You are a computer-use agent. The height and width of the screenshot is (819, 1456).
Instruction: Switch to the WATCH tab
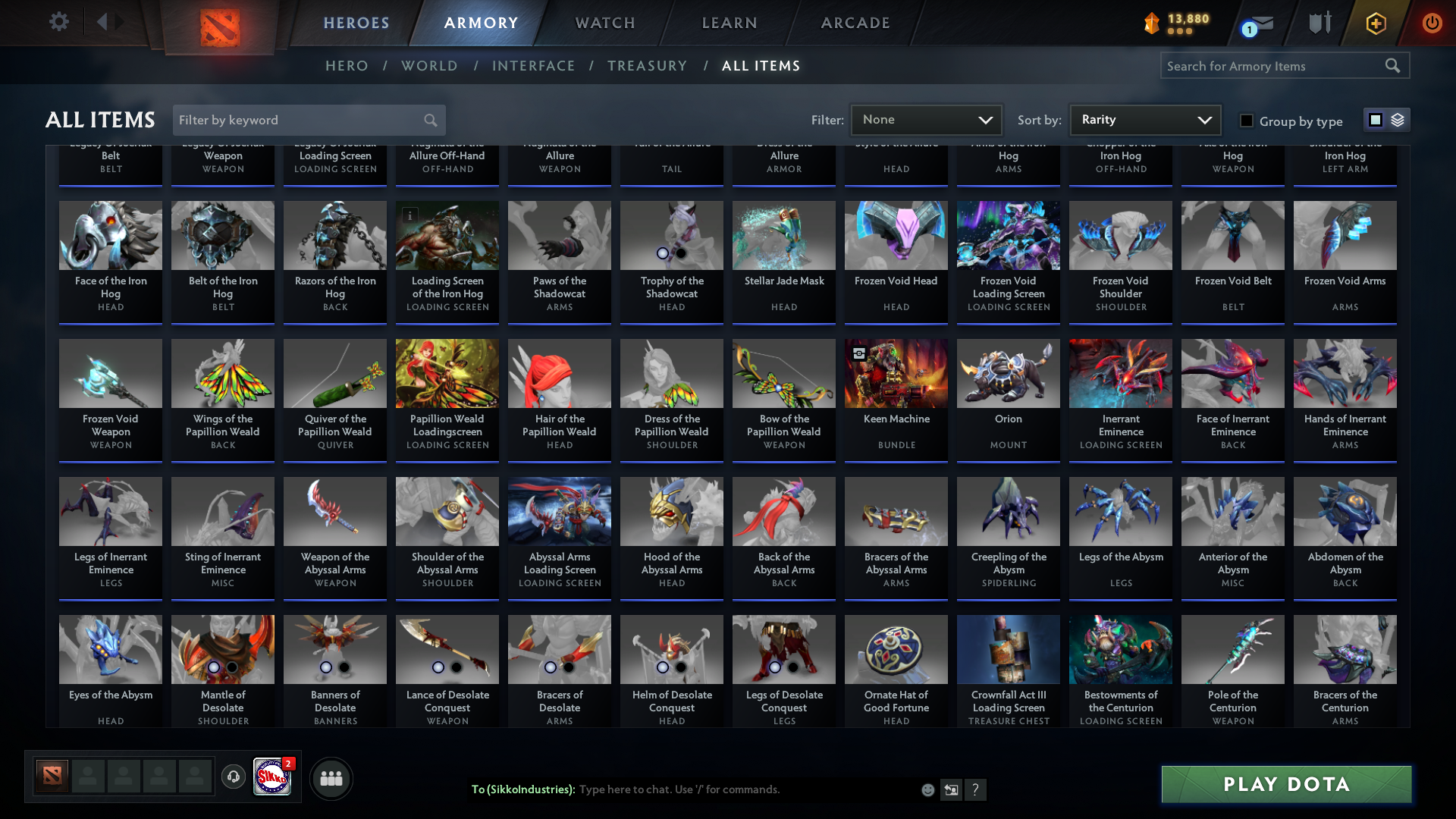pyautogui.click(x=604, y=23)
